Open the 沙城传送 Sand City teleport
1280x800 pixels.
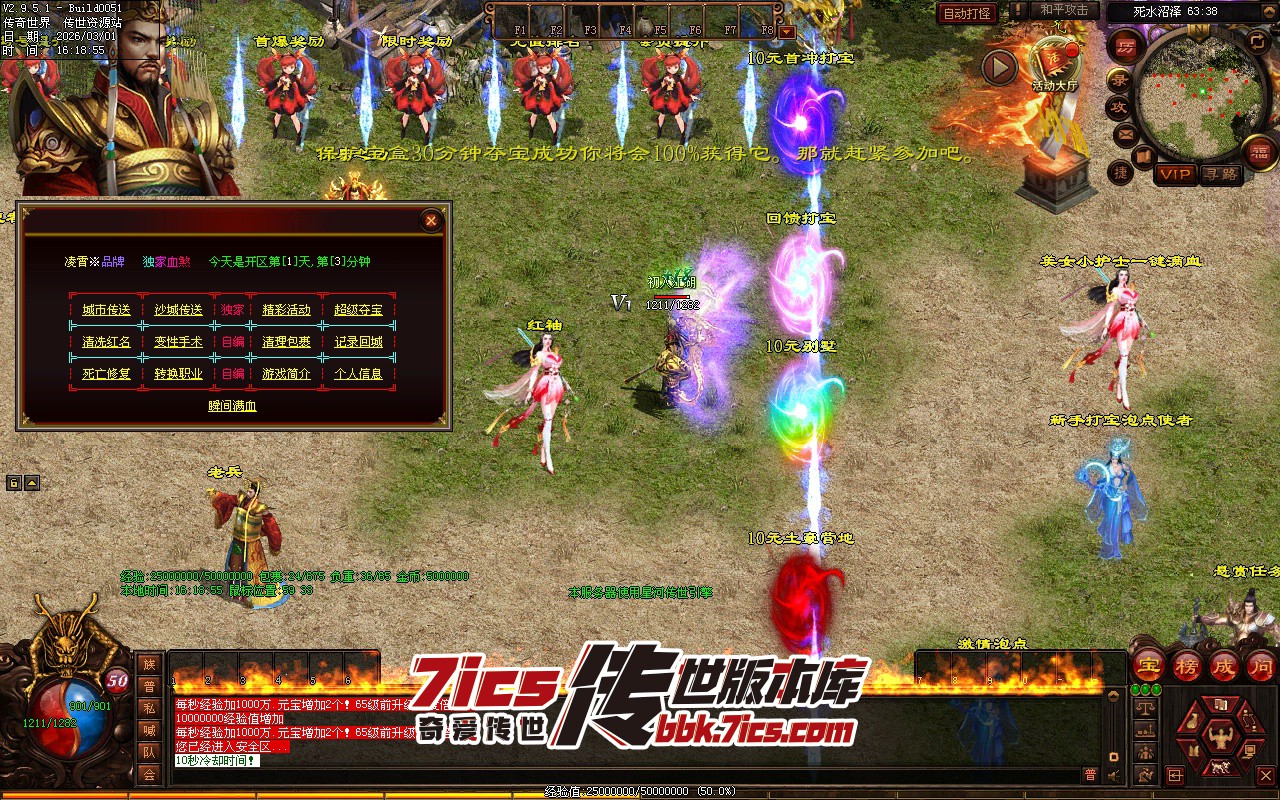178,310
